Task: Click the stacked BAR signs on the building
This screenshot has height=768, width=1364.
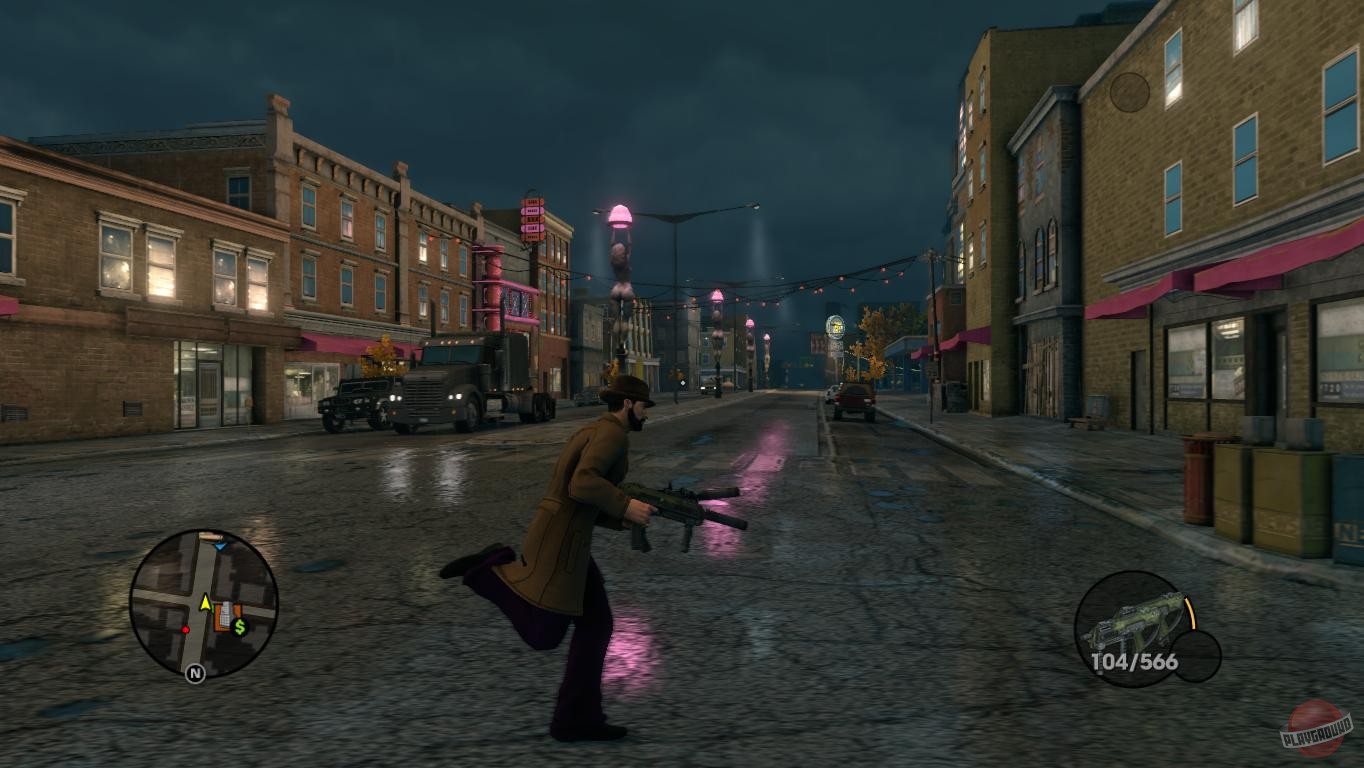Action: pos(530,218)
